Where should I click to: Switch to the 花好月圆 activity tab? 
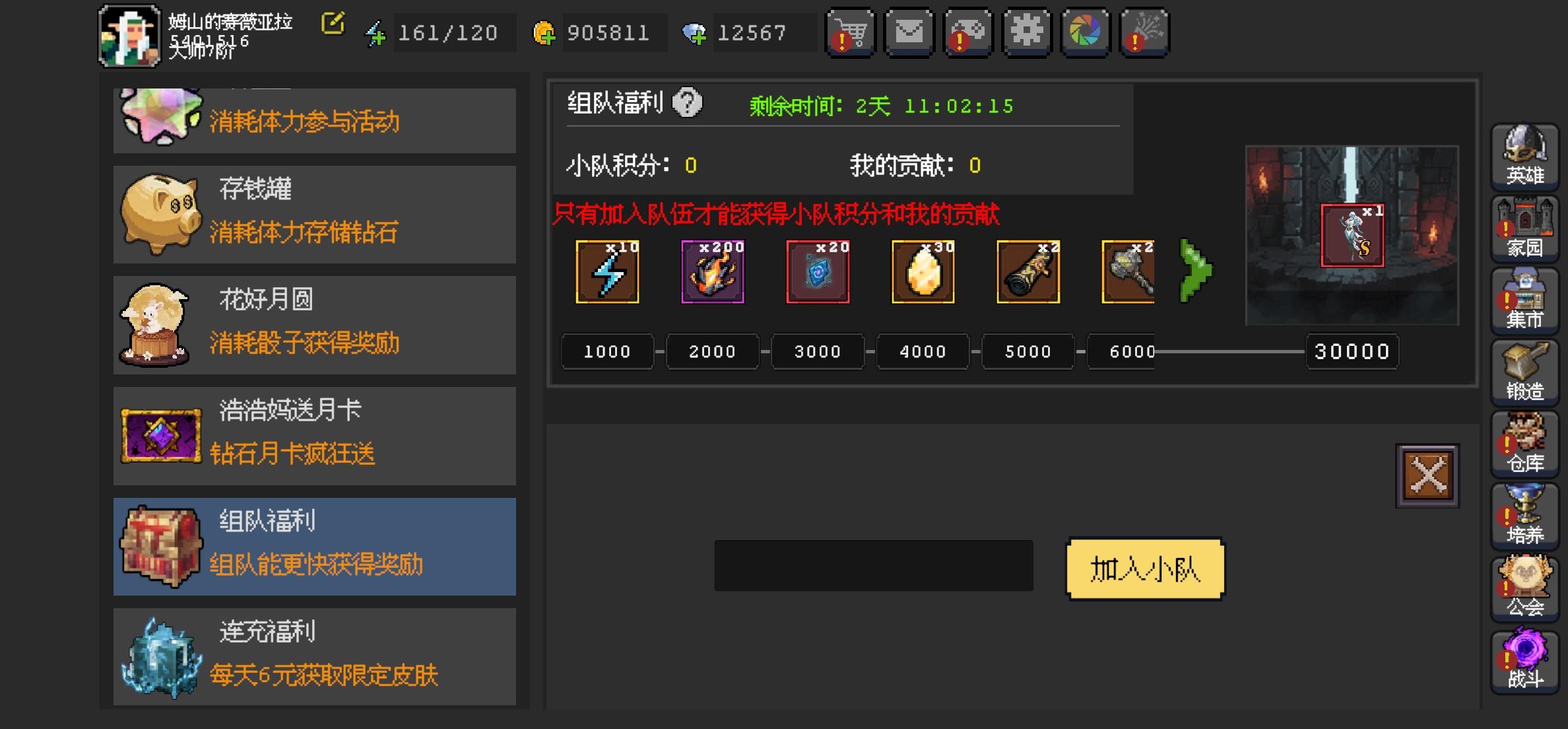[x=314, y=324]
